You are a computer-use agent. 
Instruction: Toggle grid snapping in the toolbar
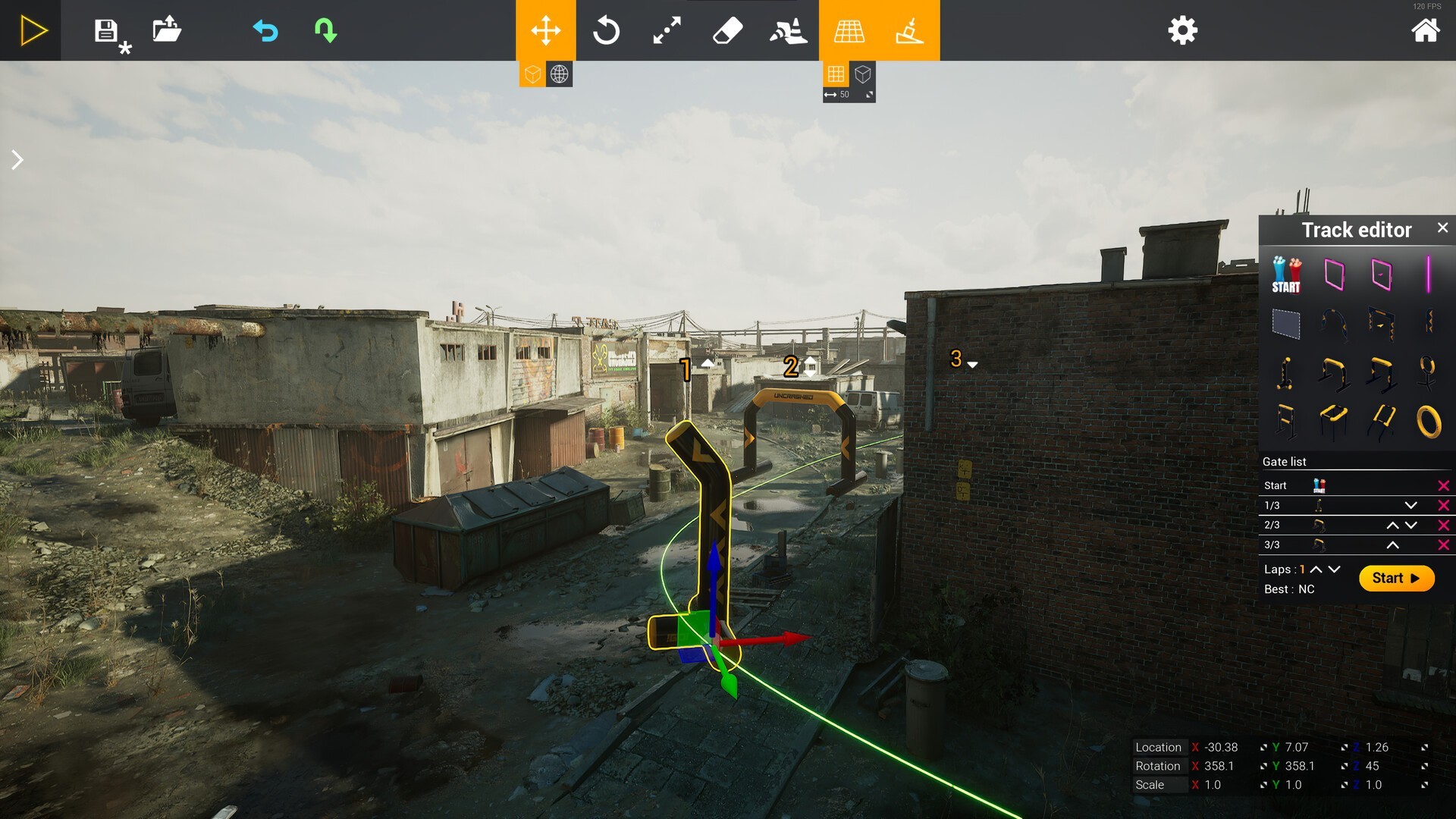coord(849,31)
